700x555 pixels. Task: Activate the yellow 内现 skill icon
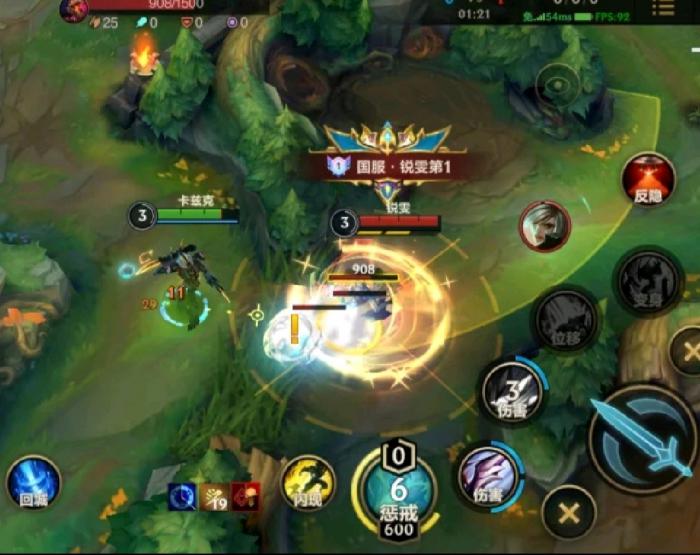pos(308,481)
